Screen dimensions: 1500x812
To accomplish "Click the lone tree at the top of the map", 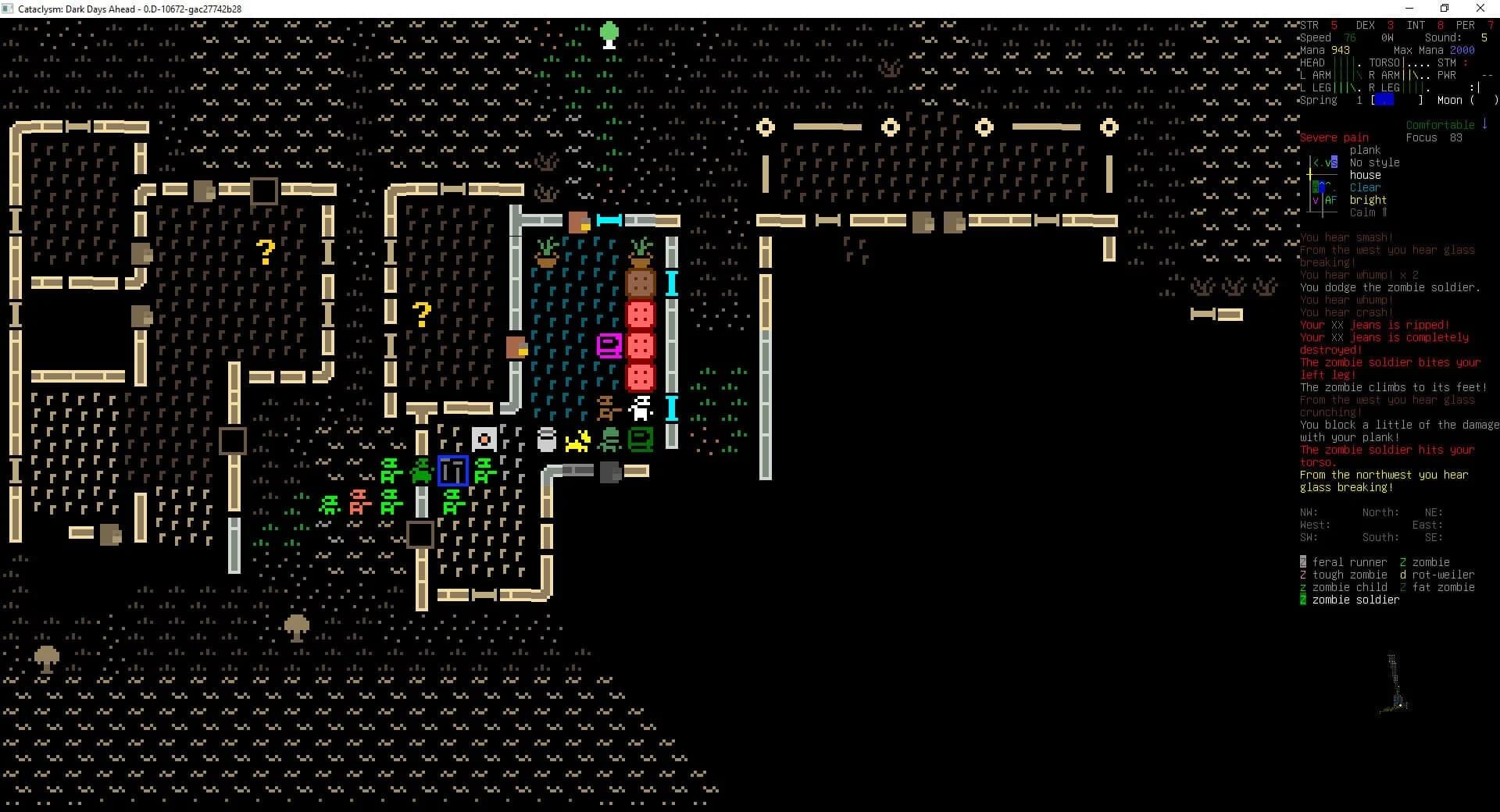I will click(609, 34).
